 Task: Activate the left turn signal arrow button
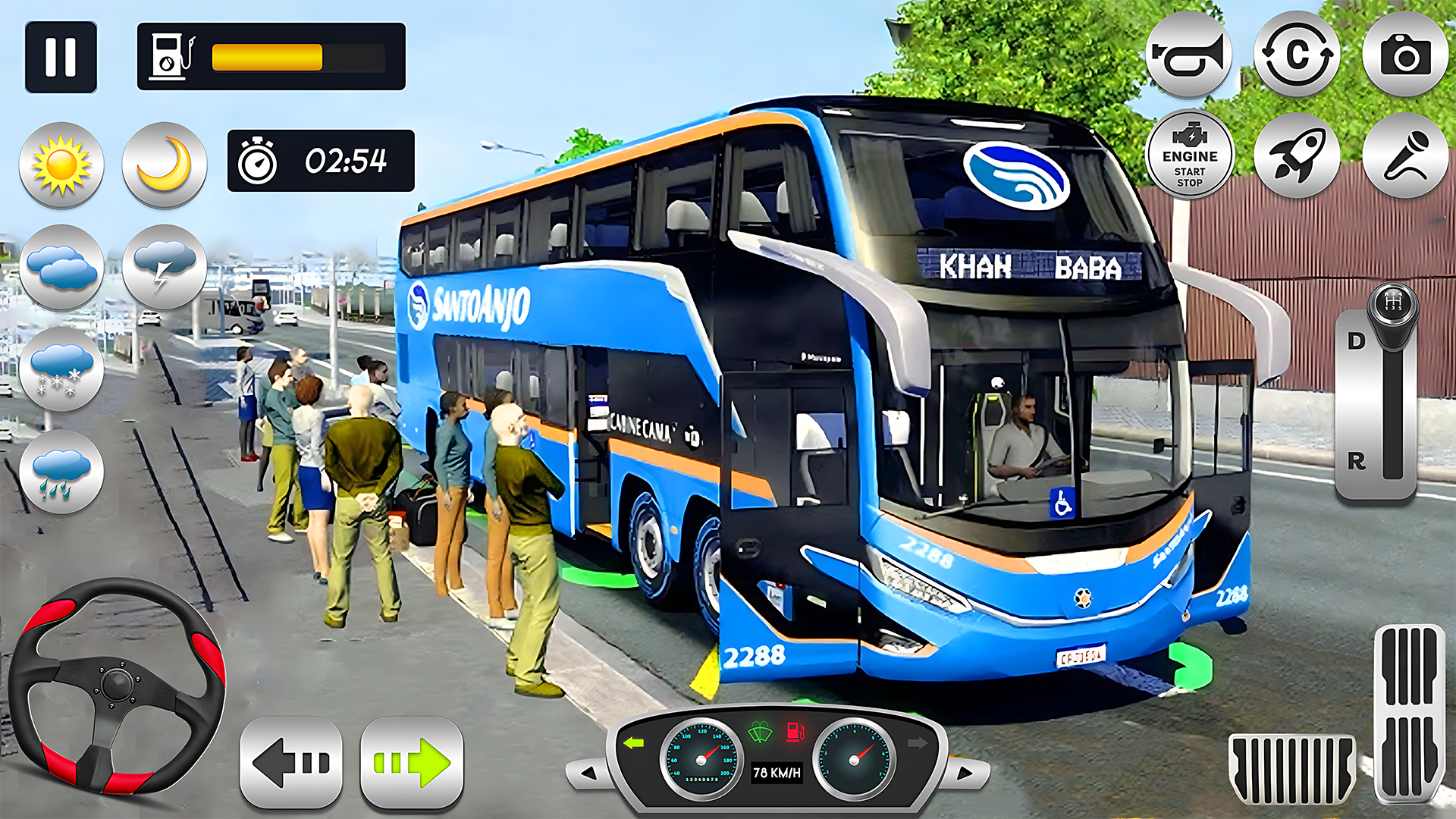pyautogui.click(x=291, y=762)
